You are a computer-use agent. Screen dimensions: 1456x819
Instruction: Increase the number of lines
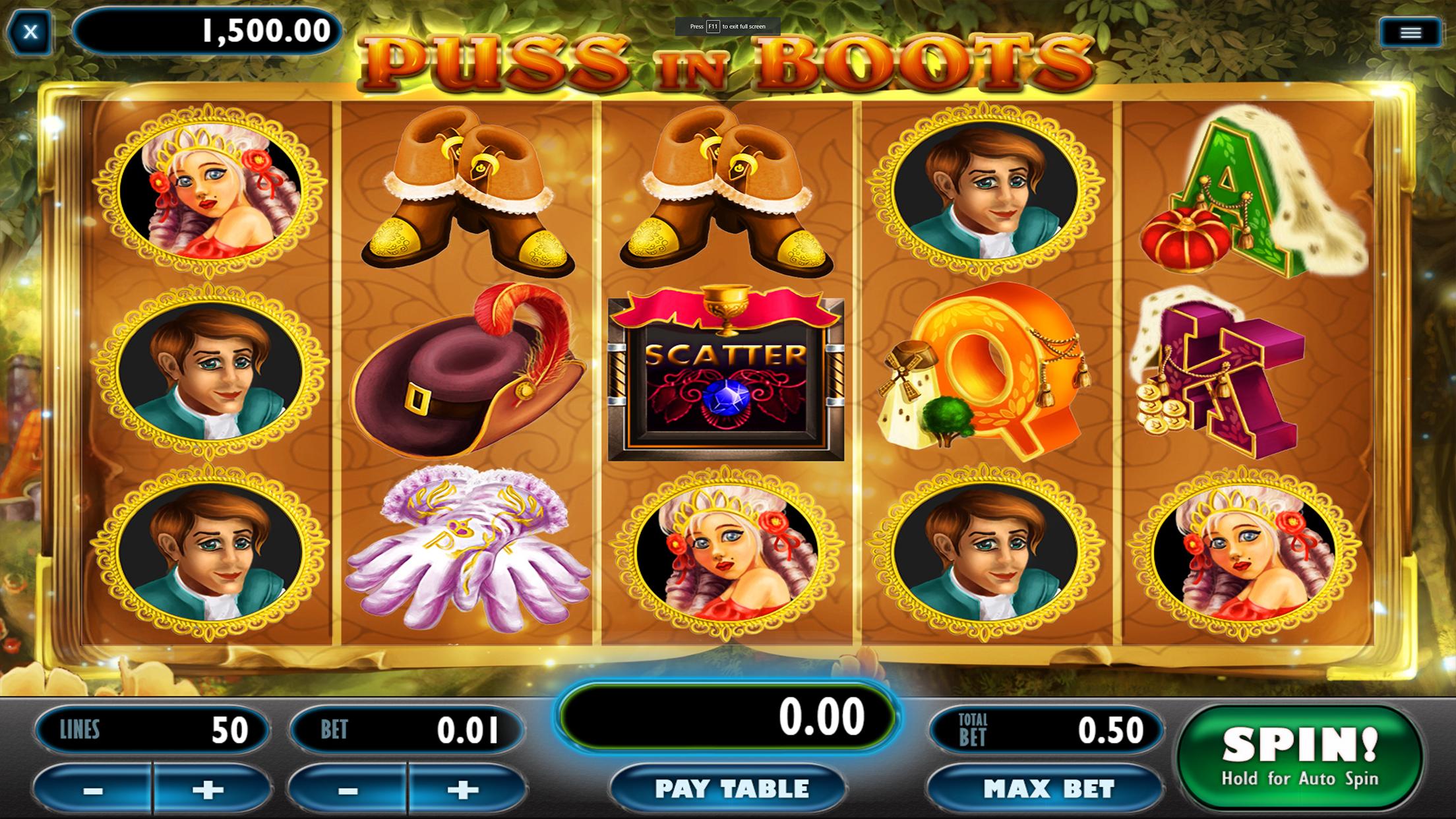click(x=208, y=790)
